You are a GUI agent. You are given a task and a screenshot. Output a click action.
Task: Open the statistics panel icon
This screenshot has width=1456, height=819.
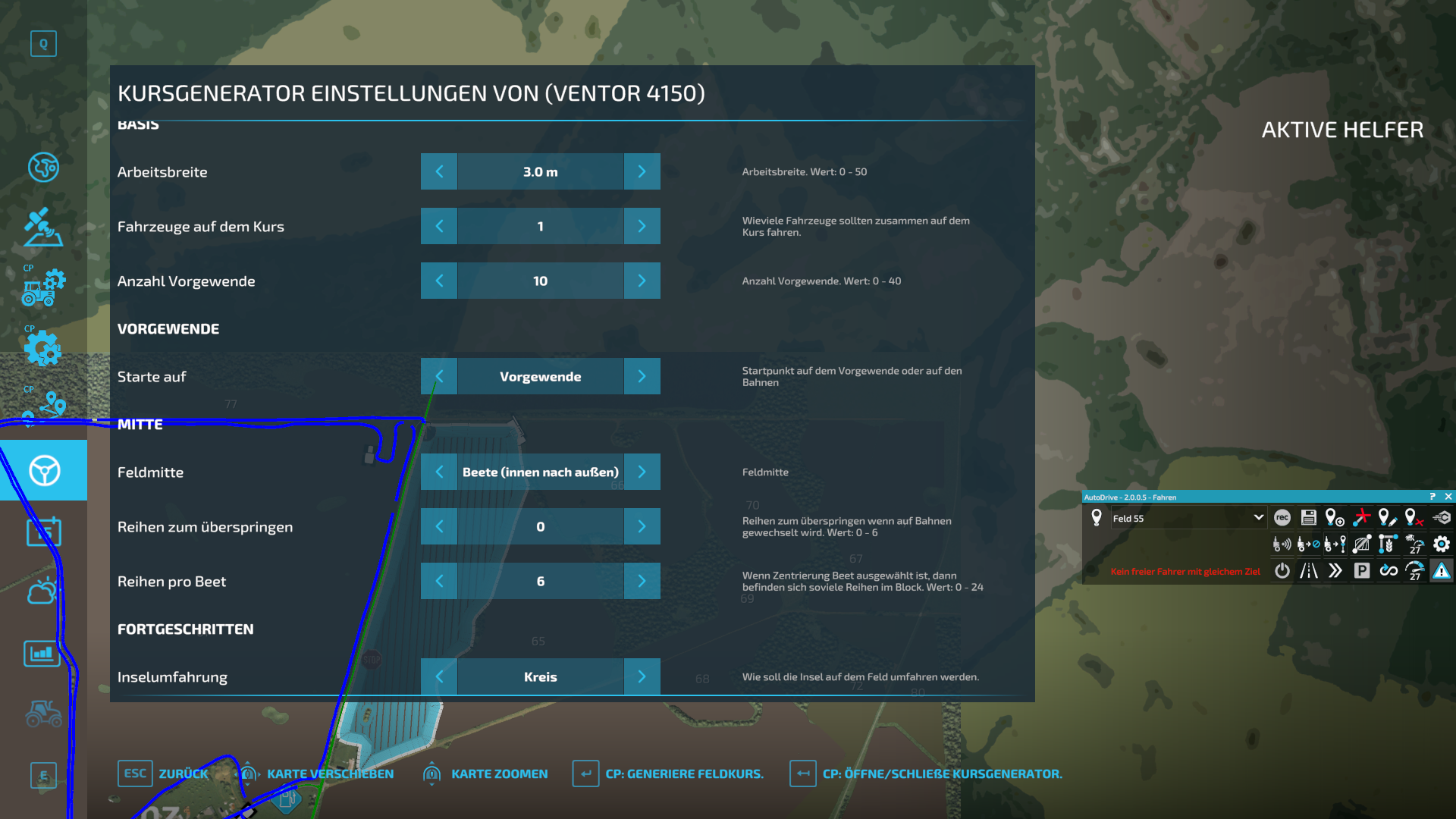click(43, 654)
